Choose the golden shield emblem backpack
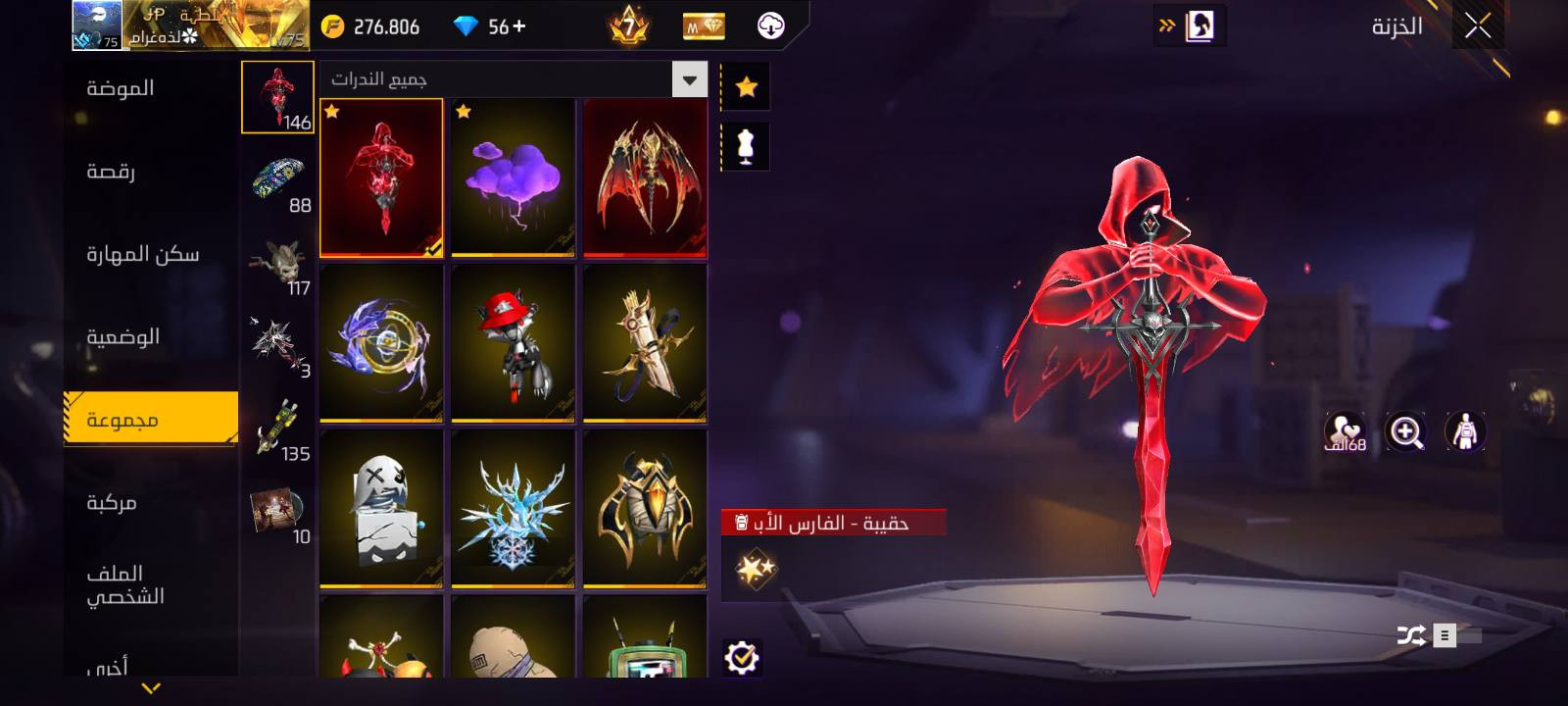Image resolution: width=1568 pixels, height=706 pixels. 645,509
